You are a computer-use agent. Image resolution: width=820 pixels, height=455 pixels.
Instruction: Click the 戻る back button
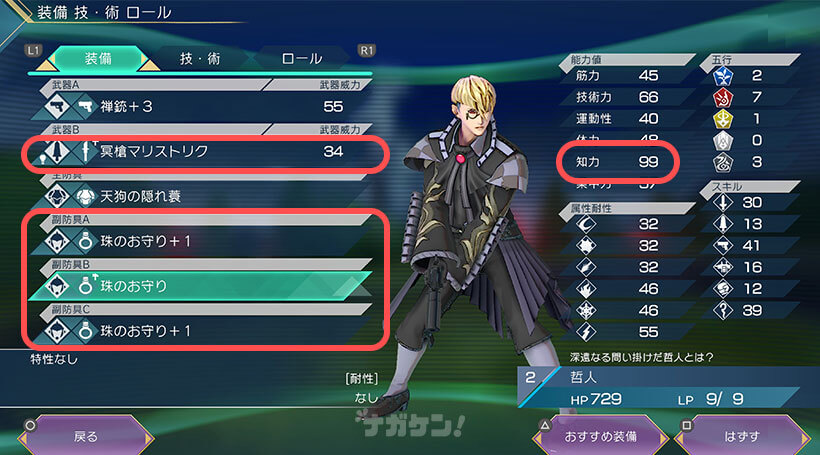click(86, 436)
